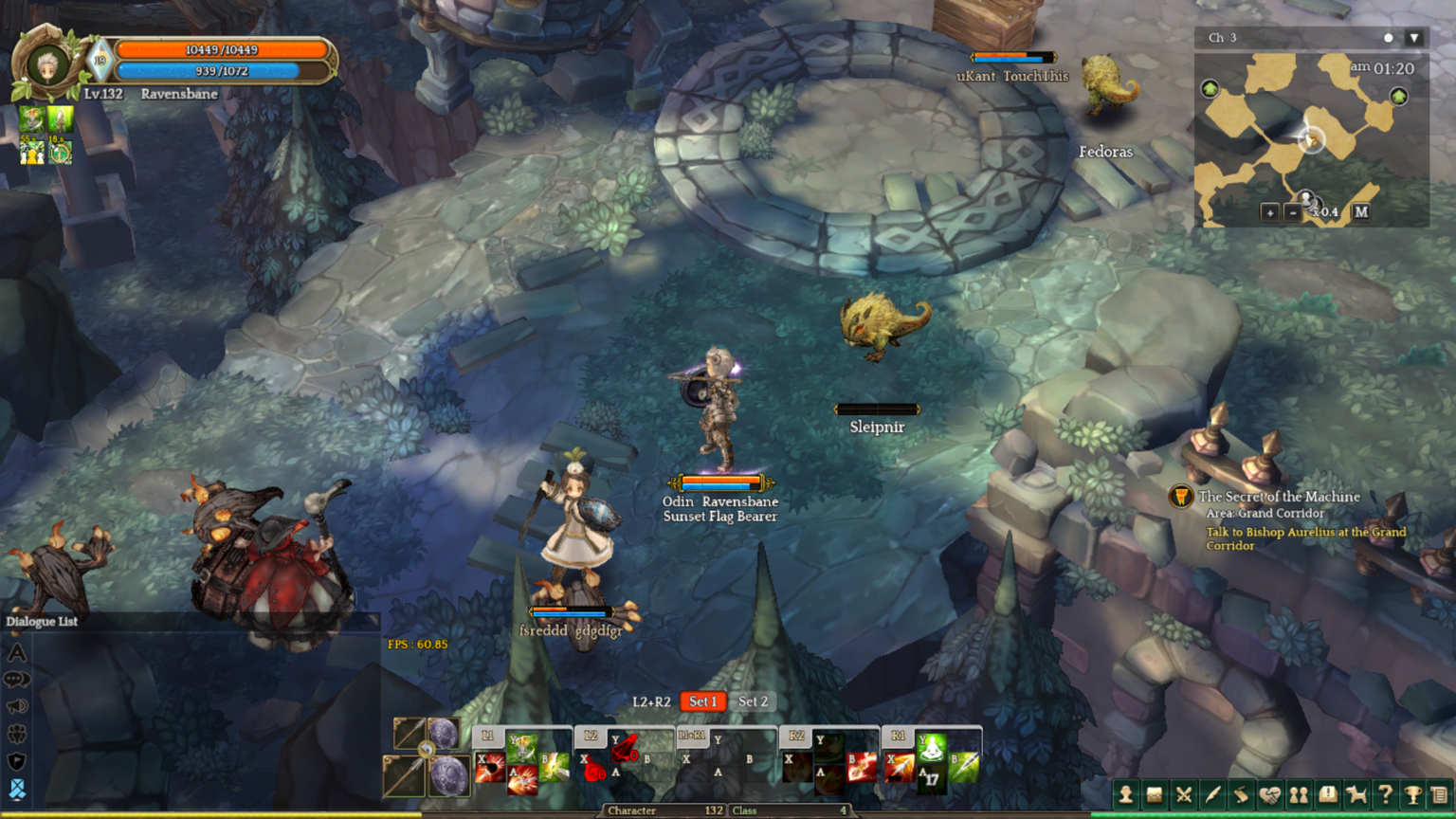
Task: Click the Ravensbane character portrait
Action: tap(46, 65)
